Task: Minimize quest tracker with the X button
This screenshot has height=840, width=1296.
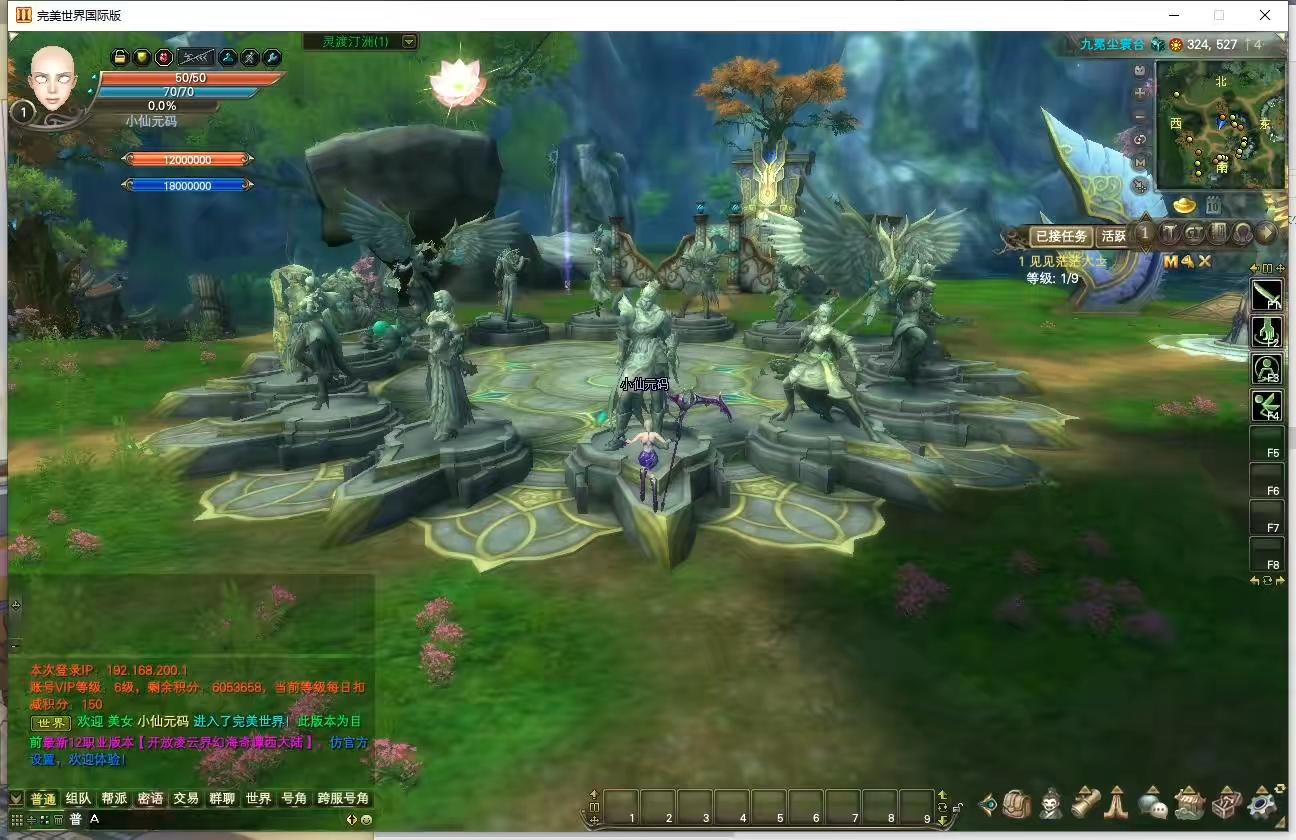Action: point(1203,261)
